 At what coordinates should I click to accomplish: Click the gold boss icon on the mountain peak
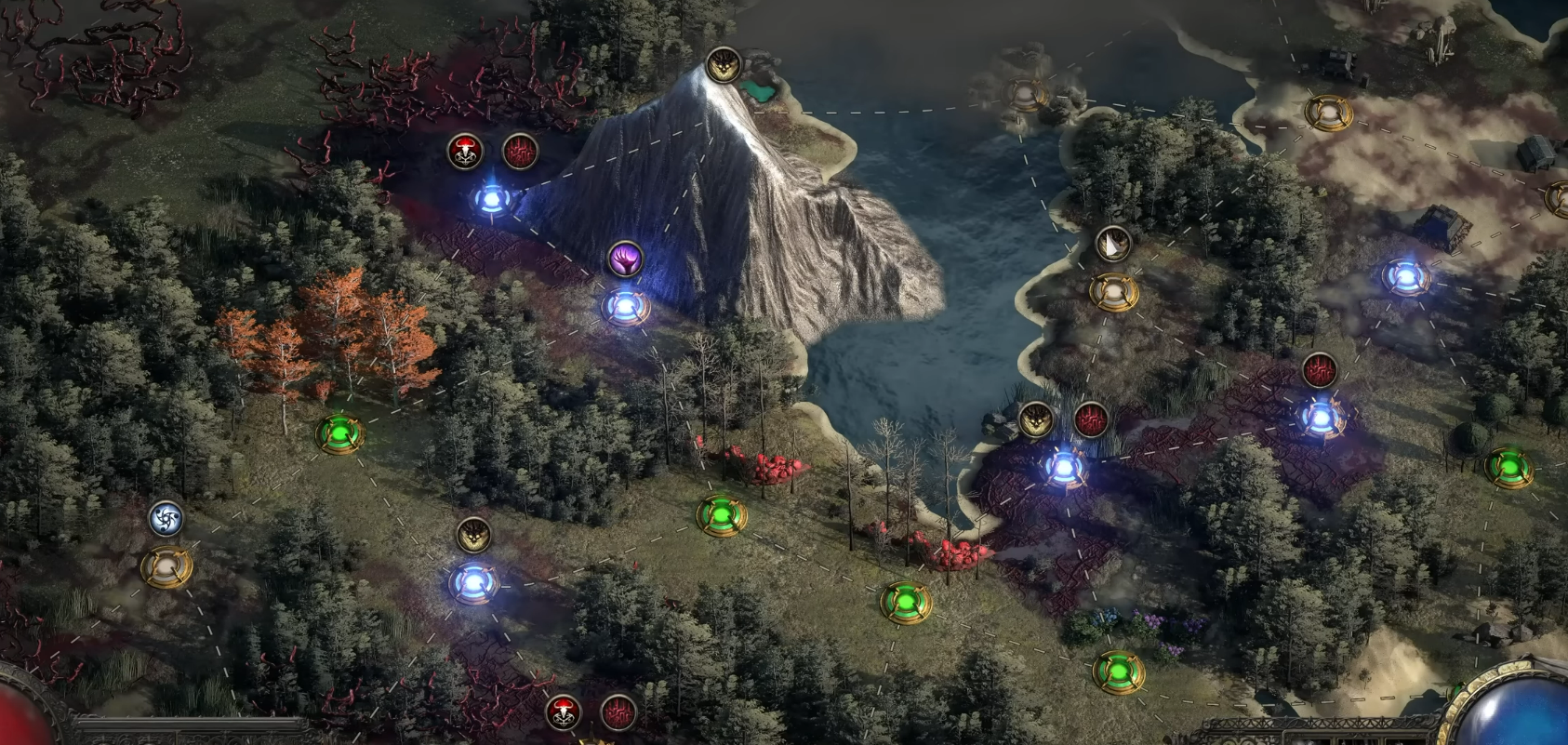tap(723, 65)
